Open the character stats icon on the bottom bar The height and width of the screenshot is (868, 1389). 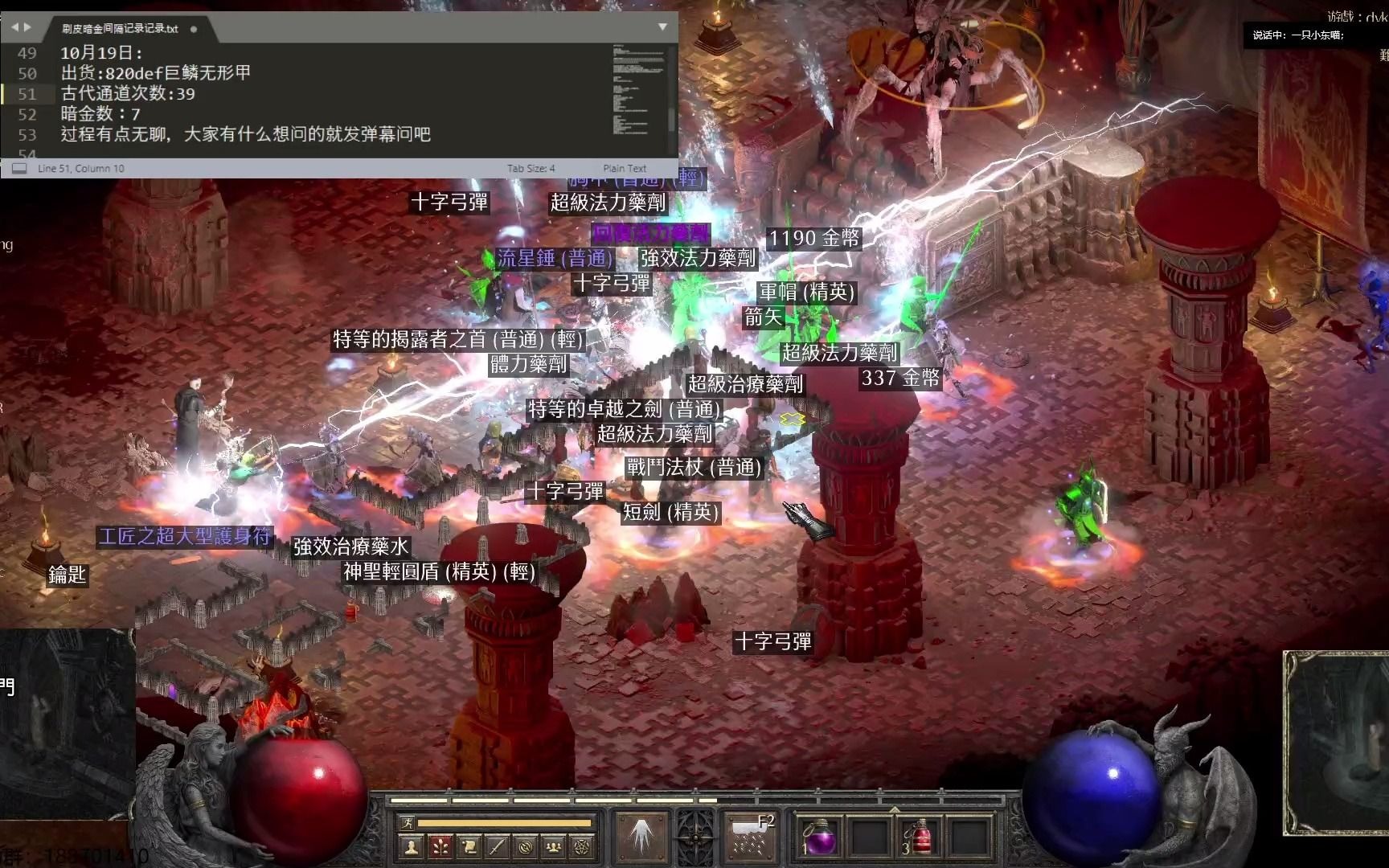pos(411,845)
